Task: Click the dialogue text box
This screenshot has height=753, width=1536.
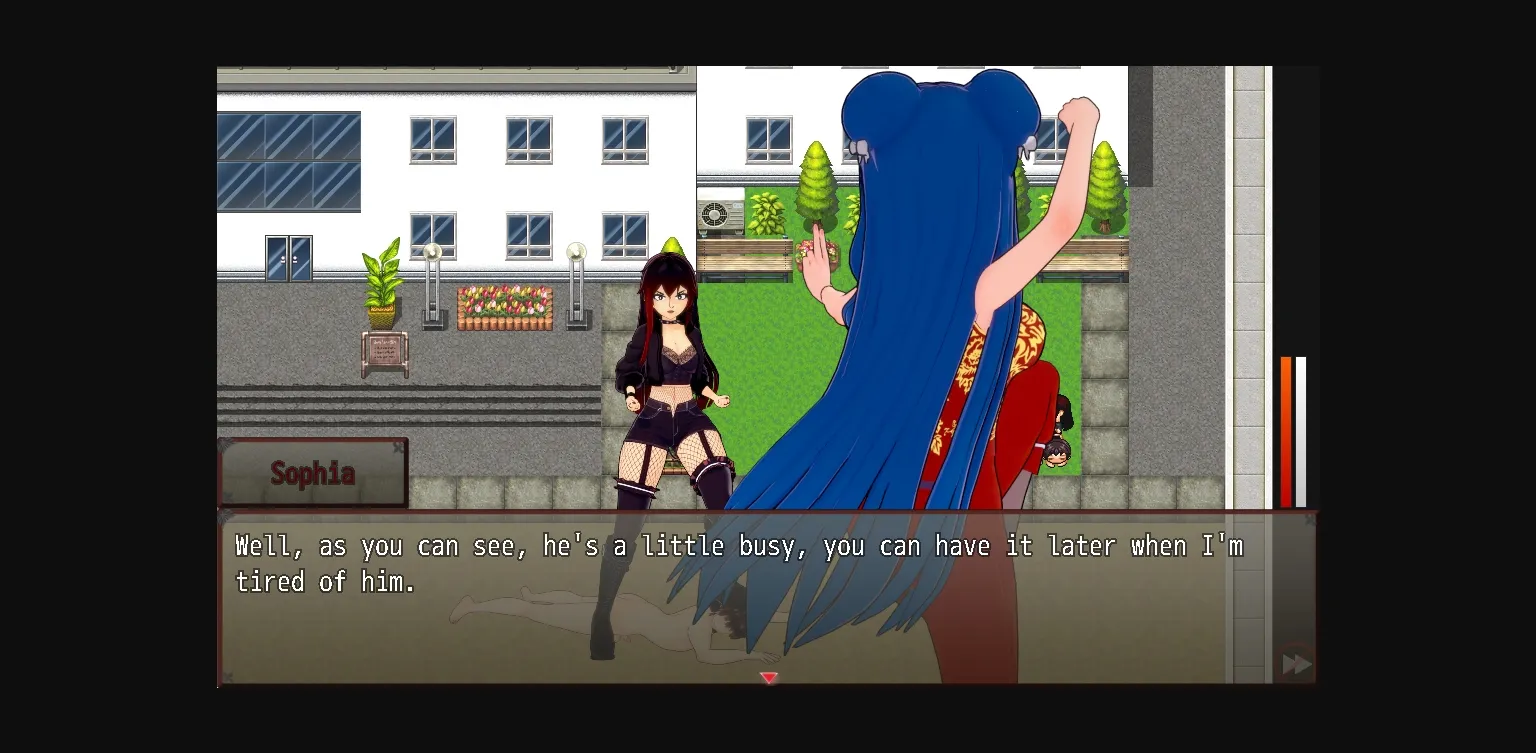Action: pos(768,595)
